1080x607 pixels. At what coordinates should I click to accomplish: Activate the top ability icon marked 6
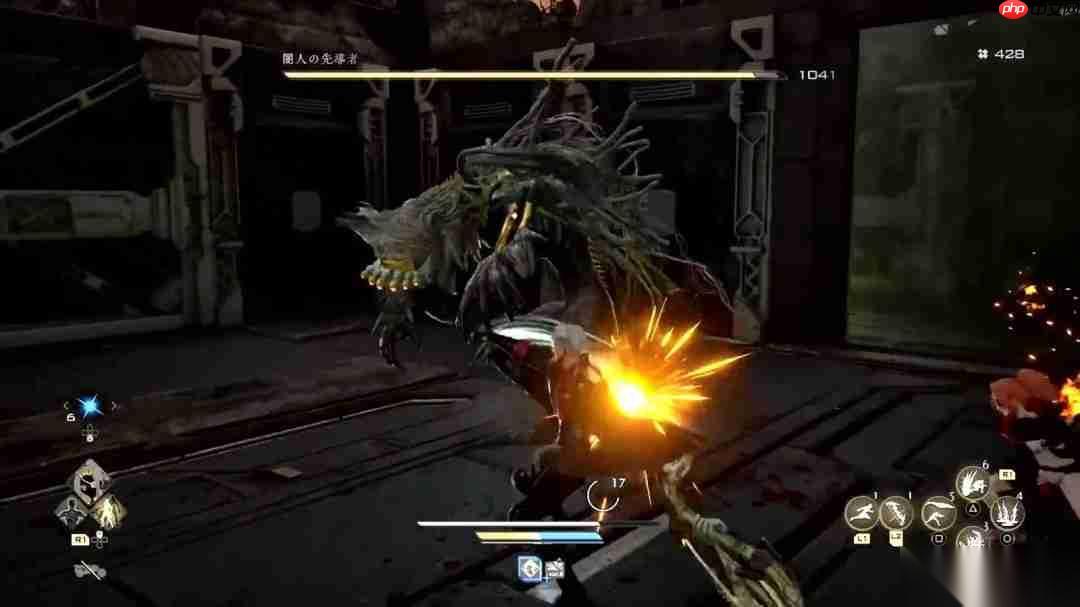[x=971, y=484]
